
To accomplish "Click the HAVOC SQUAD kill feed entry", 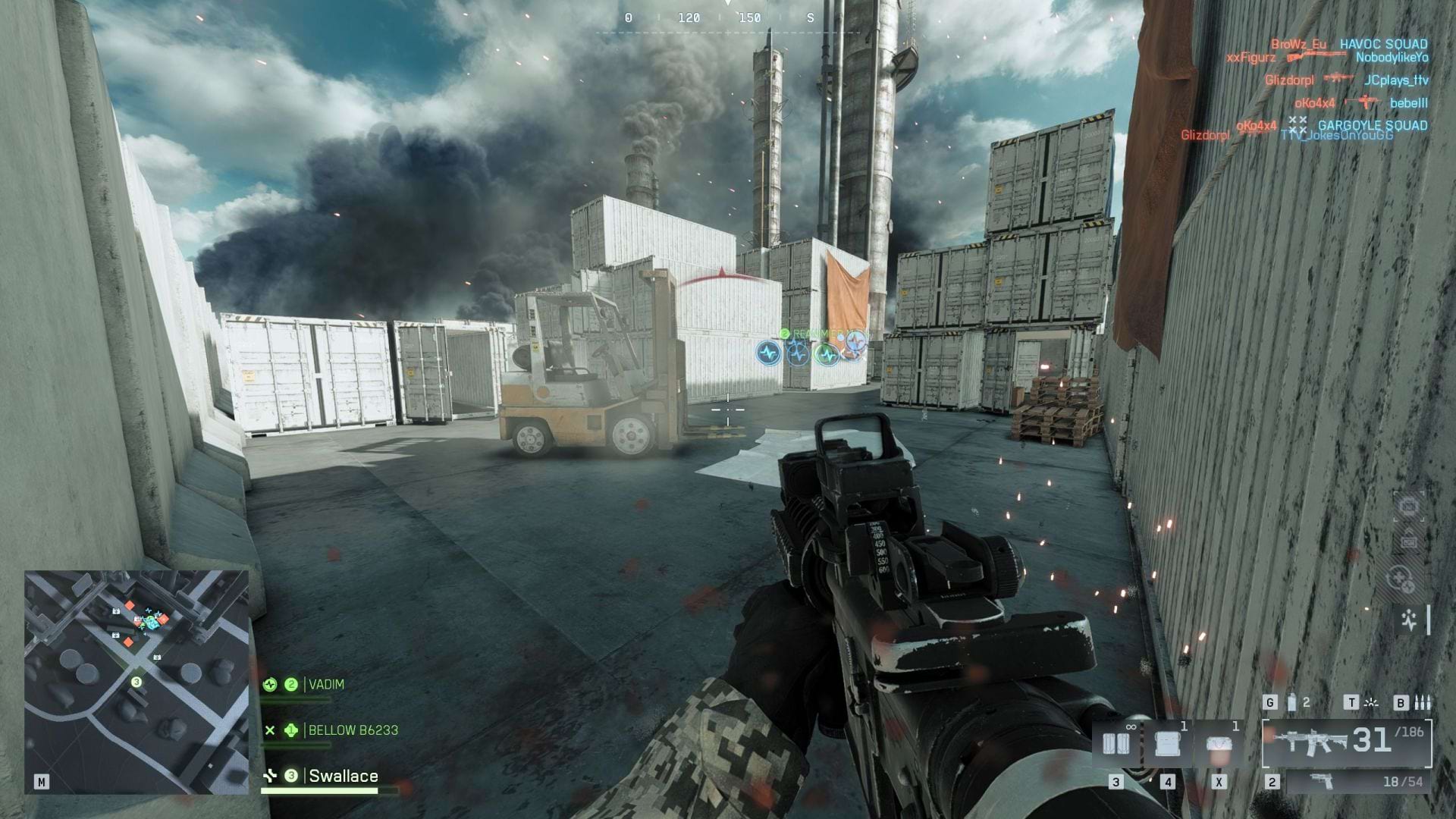I will 1383,45.
